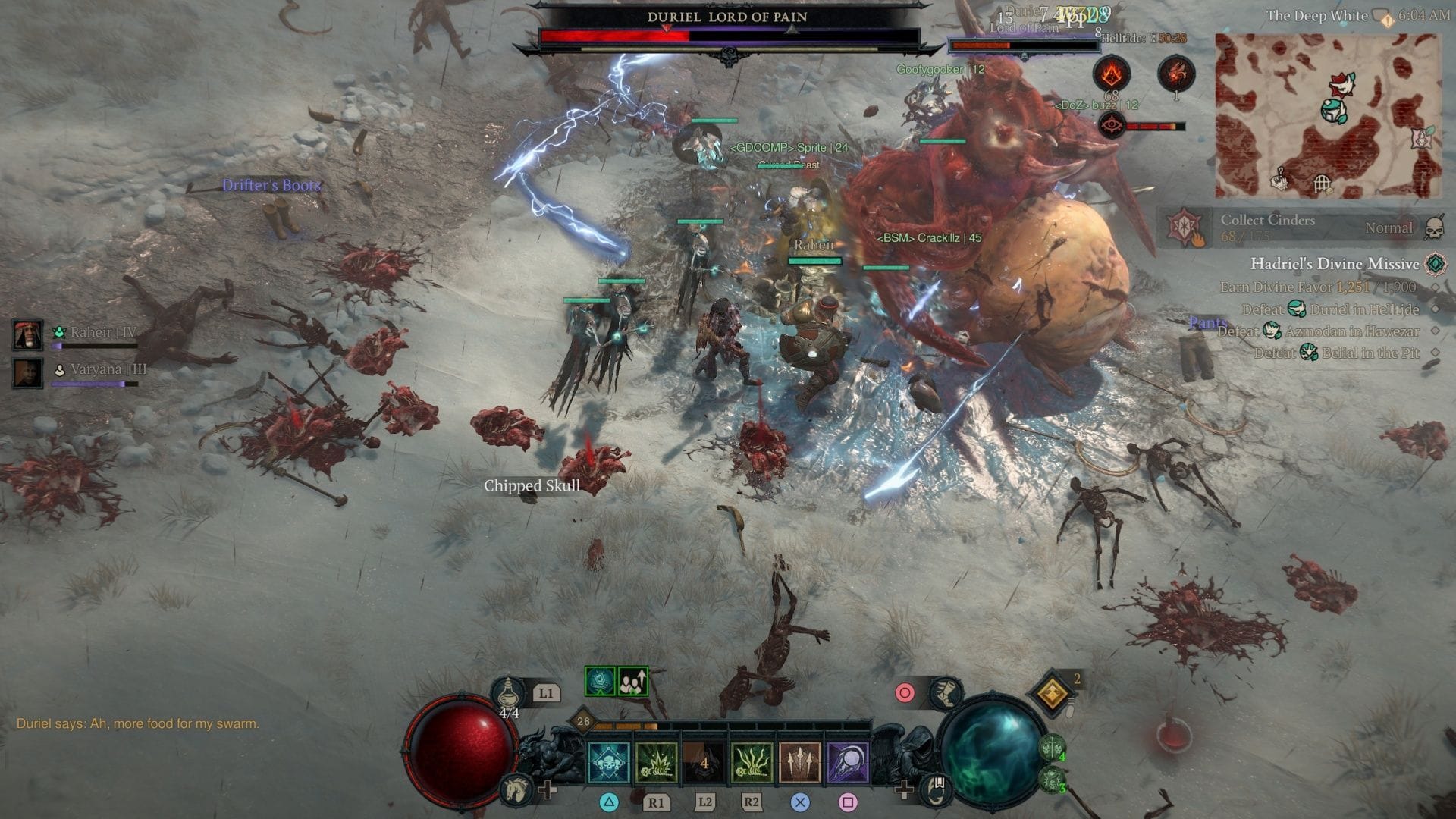Select Varyana's party portrait

click(x=28, y=372)
